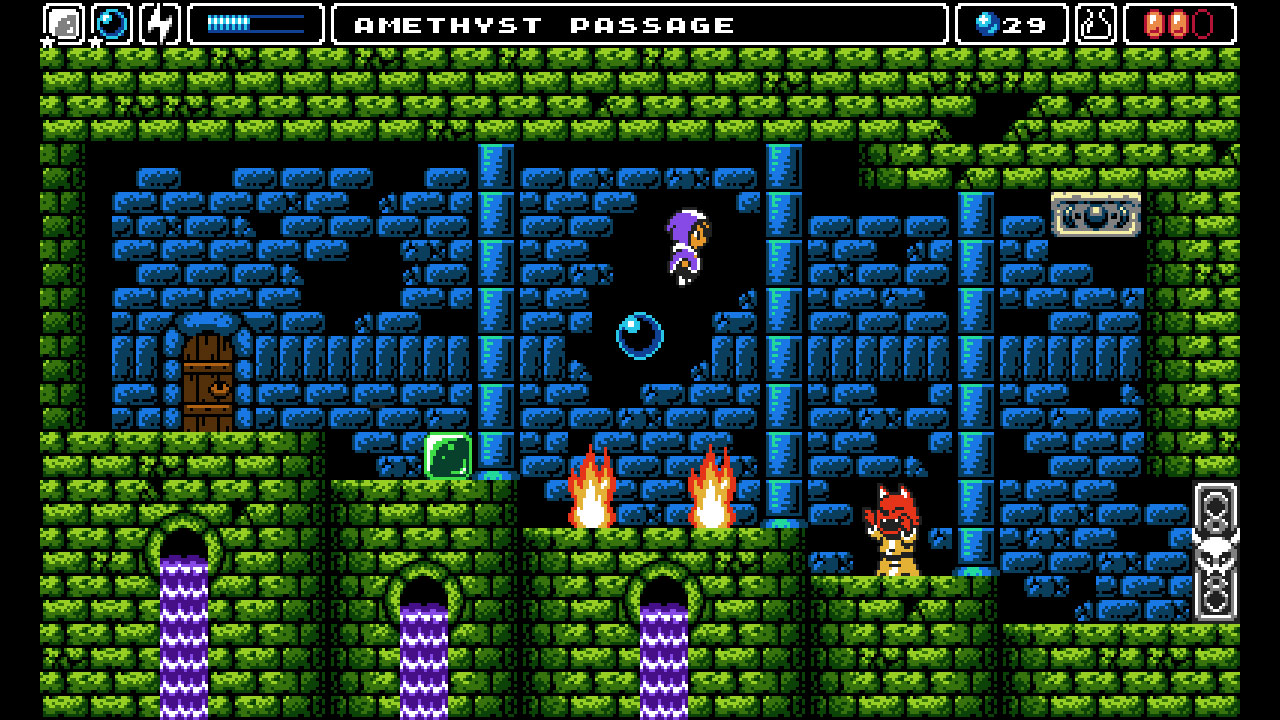
Task: Click the green crystal block
Action: (x=448, y=455)
